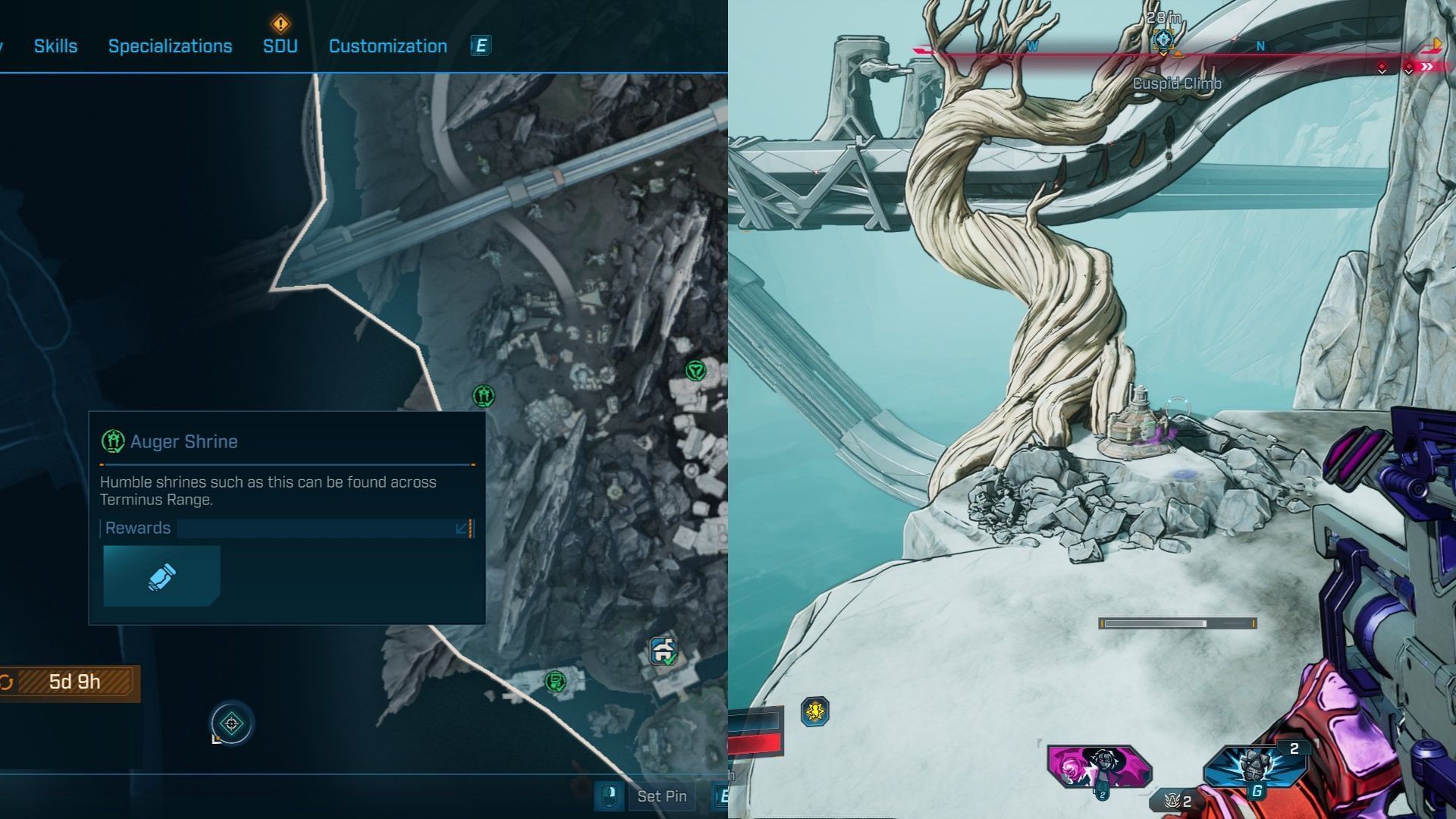Click the shrine reward item tile

coord(162,576)
